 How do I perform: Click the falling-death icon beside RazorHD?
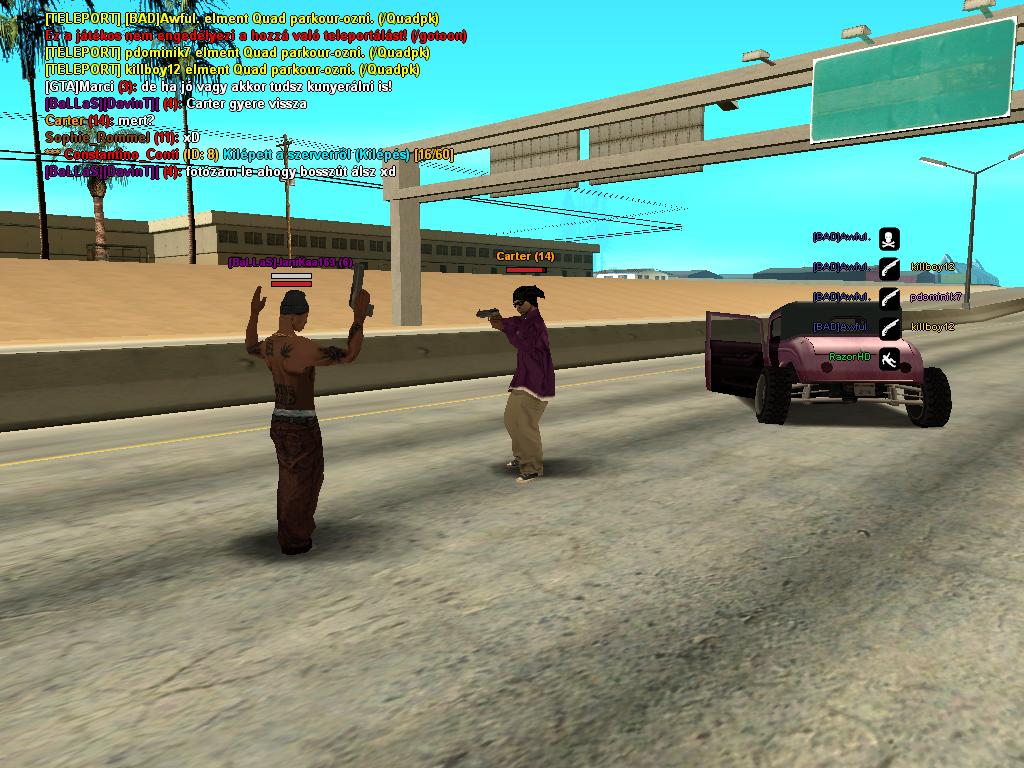coord(888,358)
